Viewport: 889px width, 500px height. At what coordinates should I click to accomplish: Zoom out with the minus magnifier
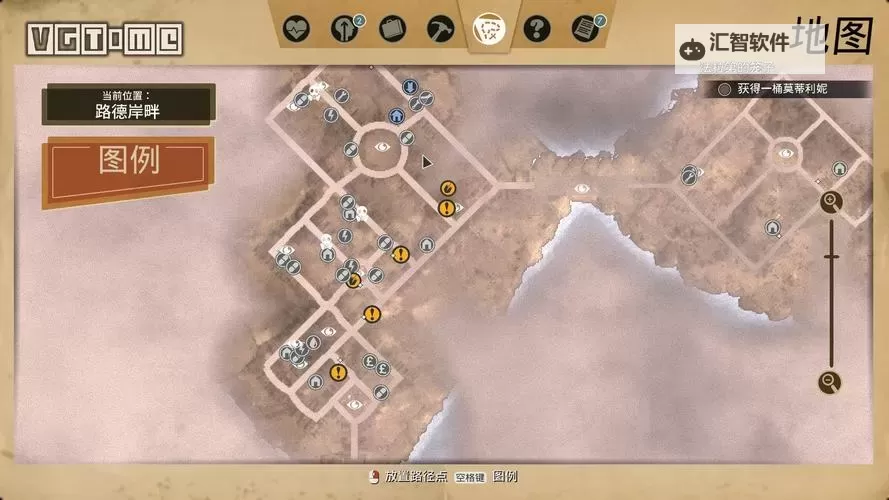(x=829, y=381)
